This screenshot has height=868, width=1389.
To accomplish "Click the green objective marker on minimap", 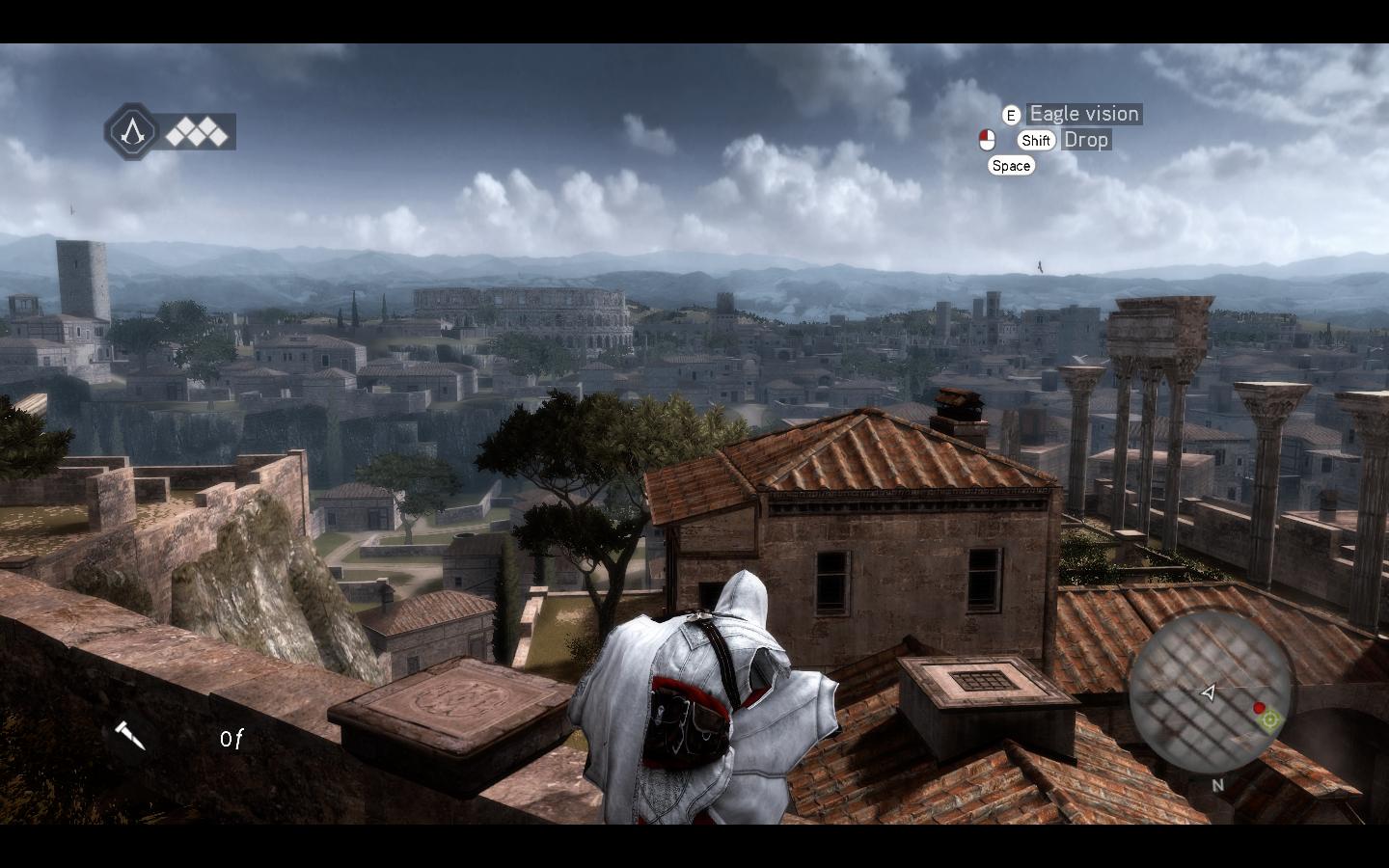I will (x=1269, y=719).
